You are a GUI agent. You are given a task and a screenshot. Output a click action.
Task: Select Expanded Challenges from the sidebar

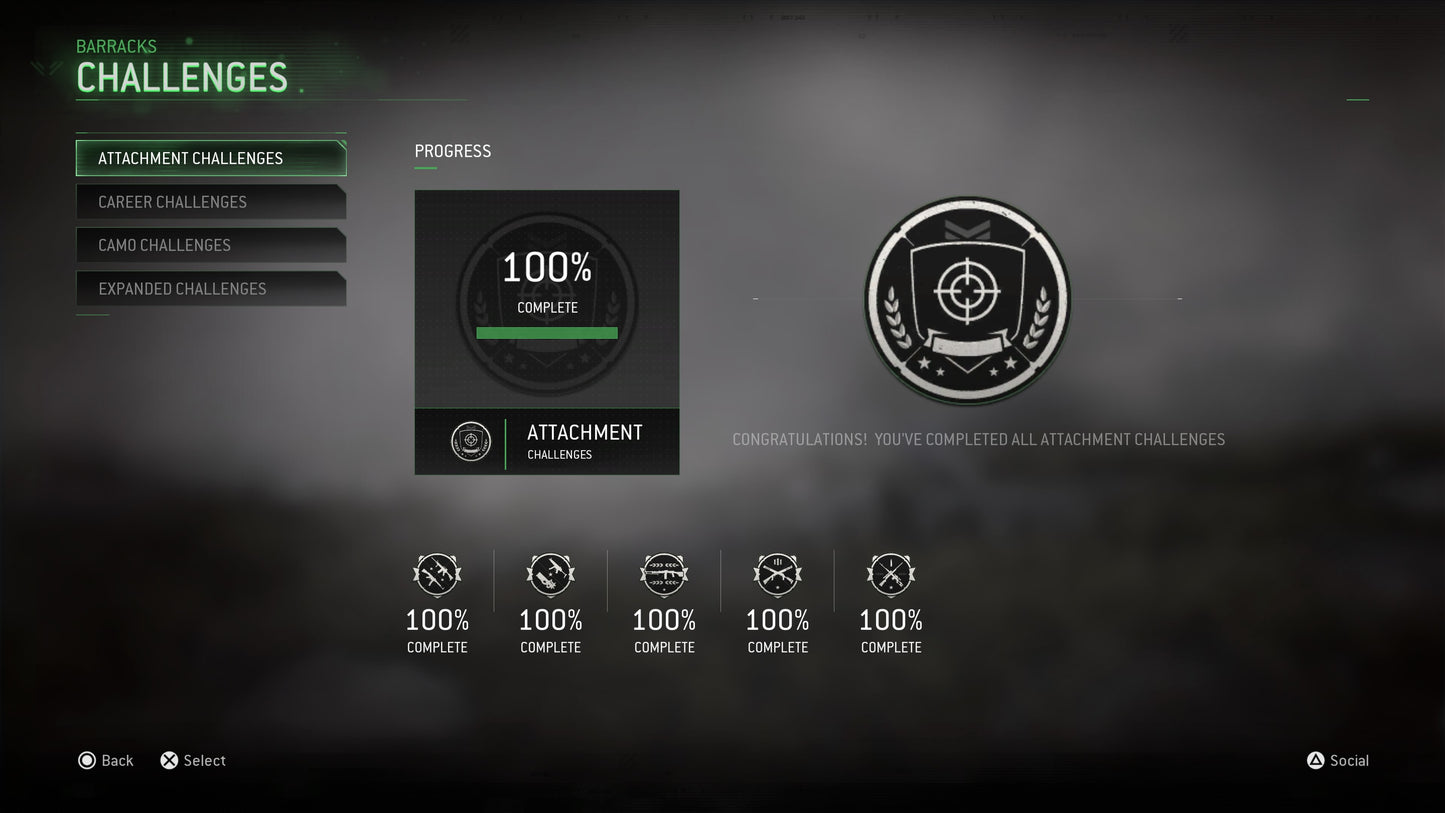pos(211,288)
